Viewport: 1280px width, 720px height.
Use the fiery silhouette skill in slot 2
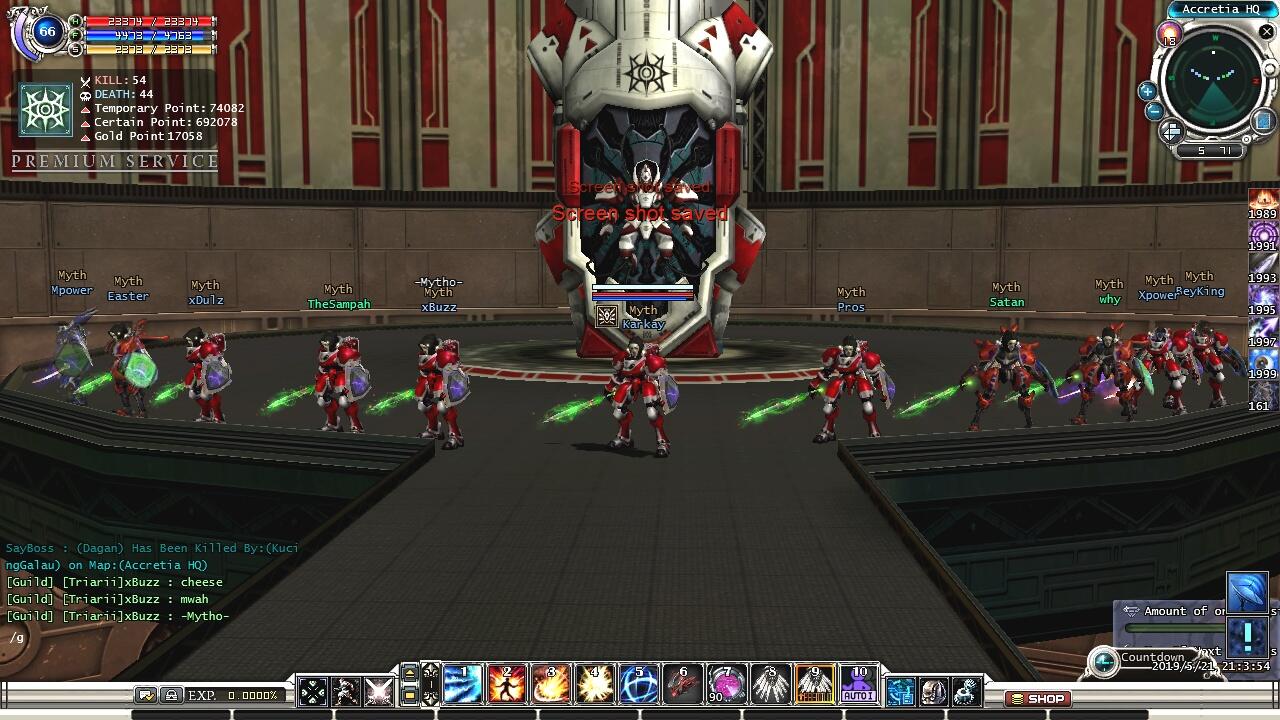click(507, 685)
